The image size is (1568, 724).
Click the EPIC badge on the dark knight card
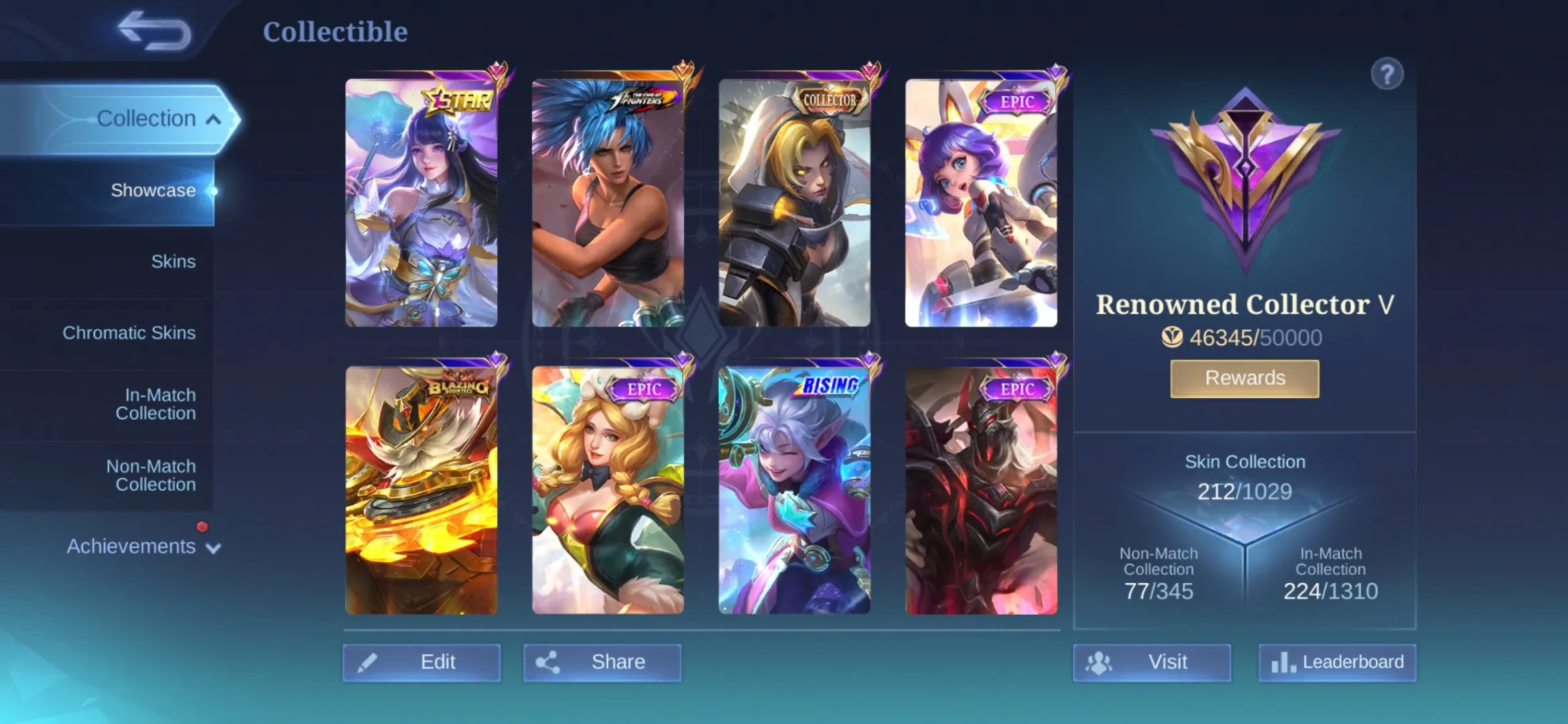pyautogui.click(x=1017, y=387)
